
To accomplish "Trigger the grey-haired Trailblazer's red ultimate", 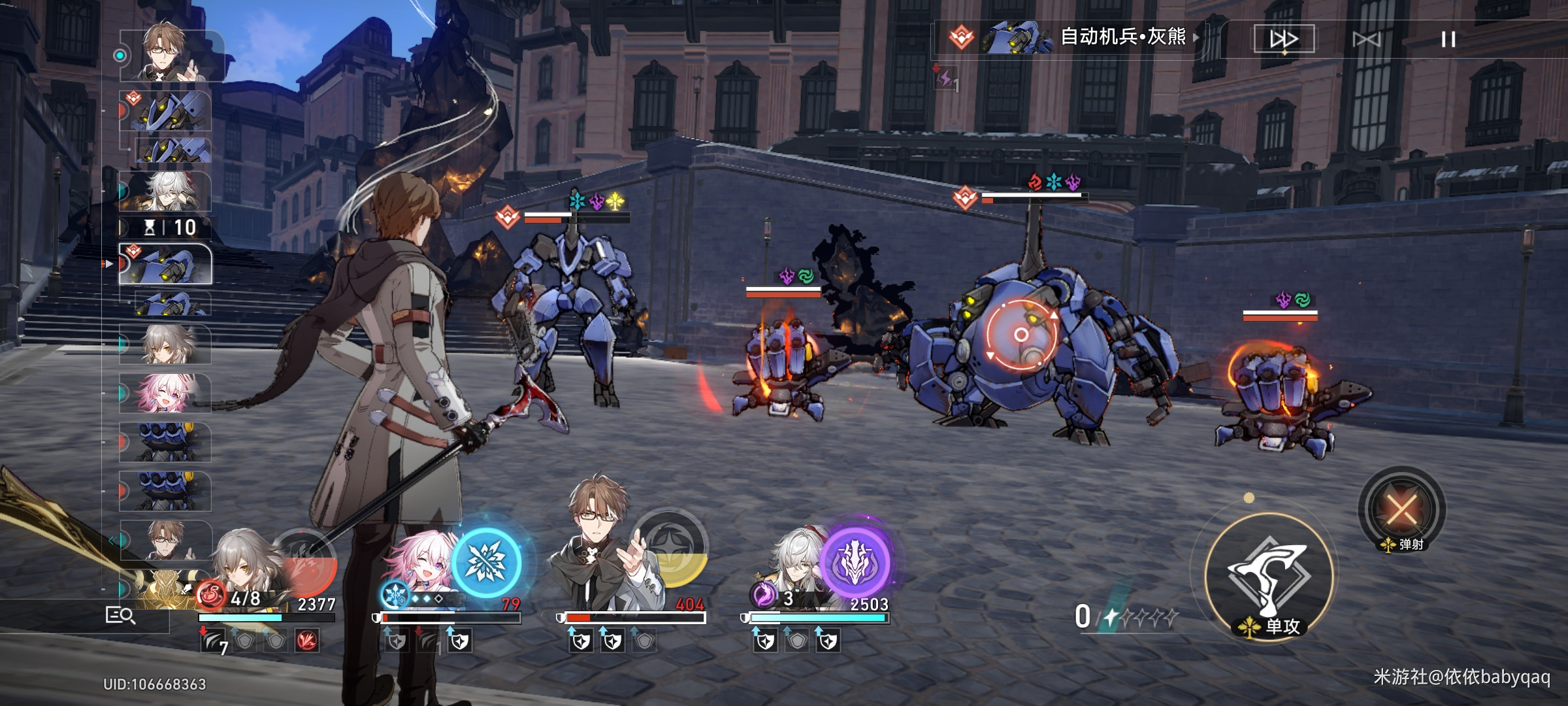I will click(x=307, y=562).
